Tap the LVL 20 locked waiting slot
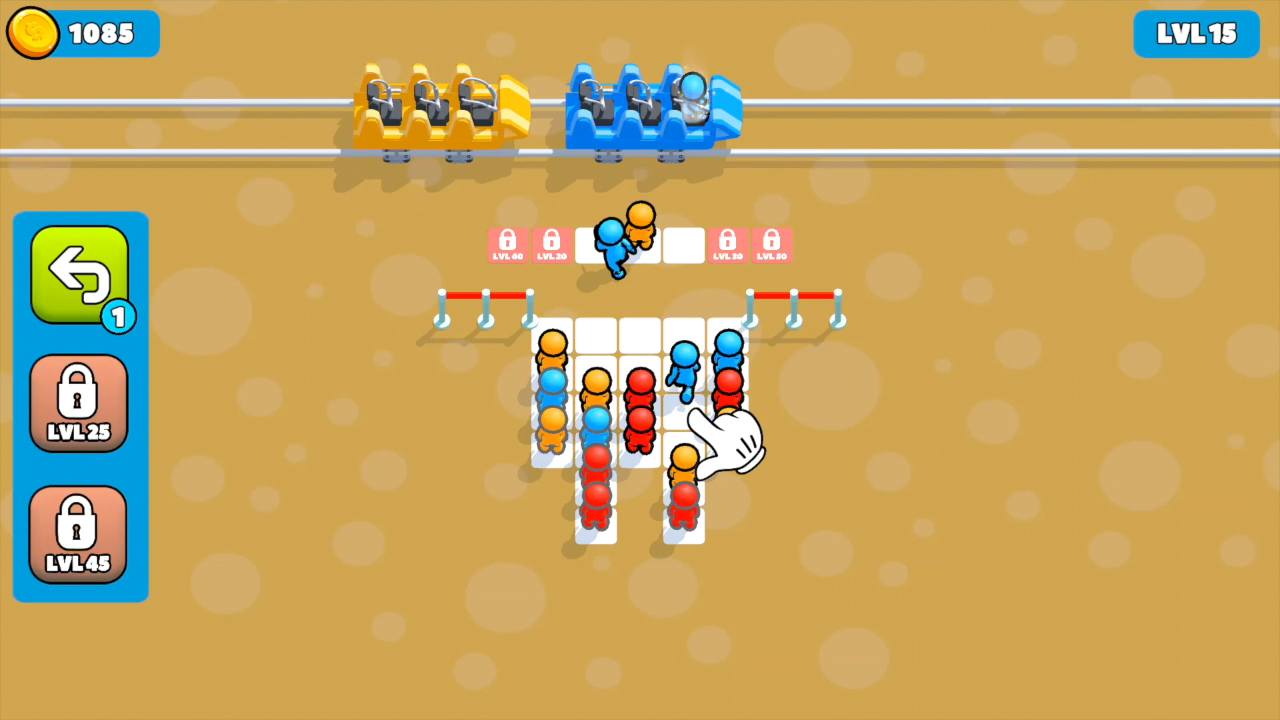The height and width of the screenshot is (720, 1280). click(551, 244)
